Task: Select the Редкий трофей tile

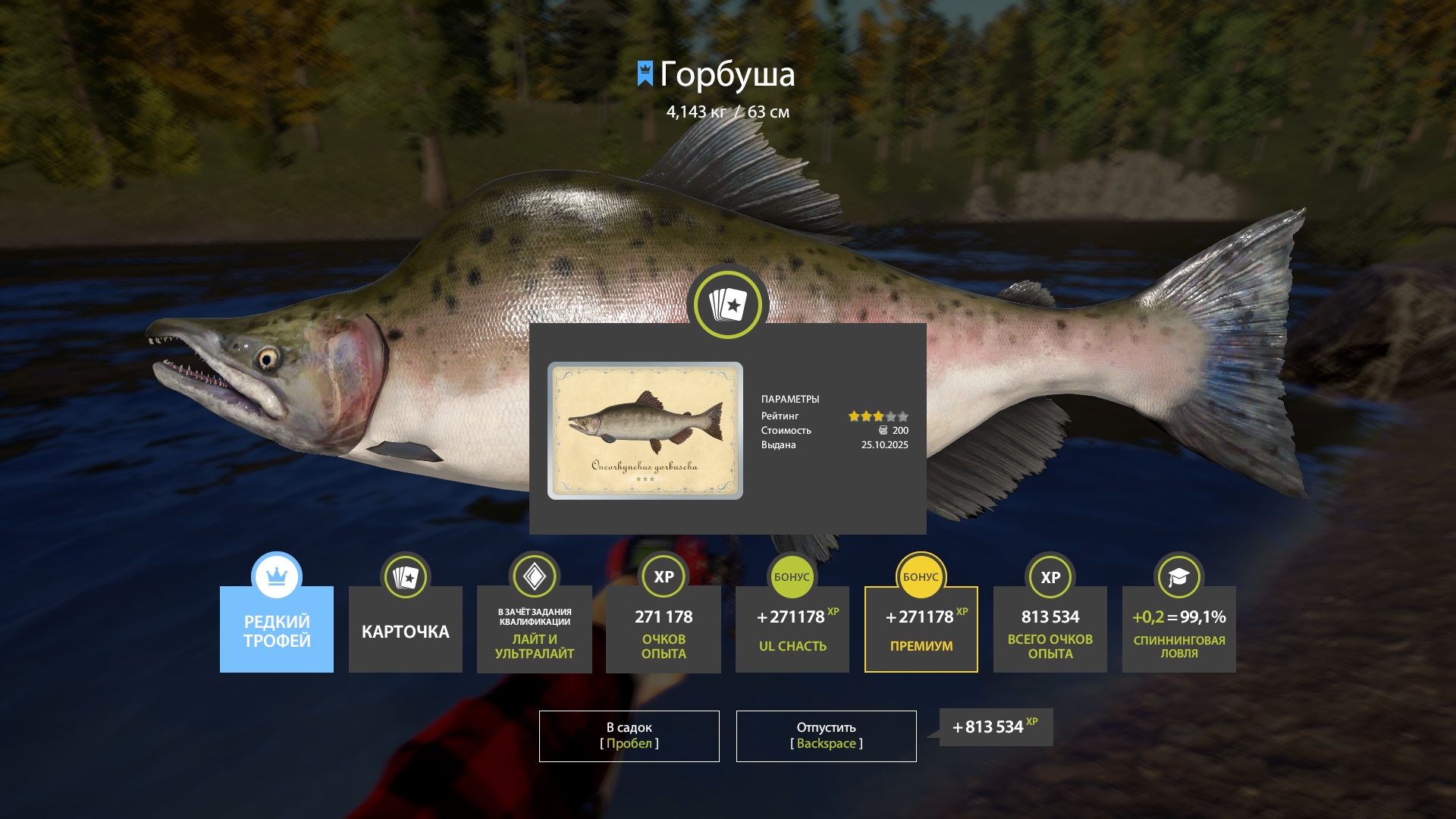Action: coord(277,629)
